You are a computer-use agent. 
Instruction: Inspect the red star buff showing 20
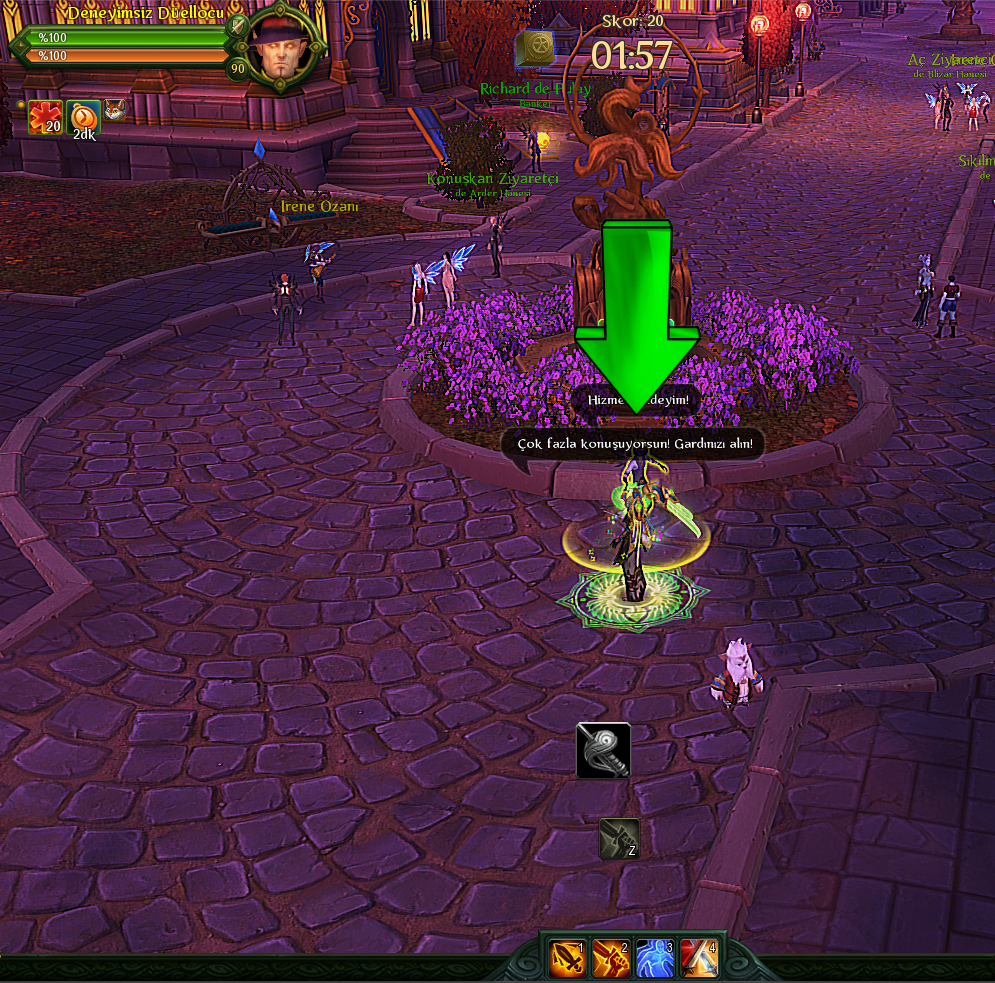pyautogui.click(x=45, y=117)
